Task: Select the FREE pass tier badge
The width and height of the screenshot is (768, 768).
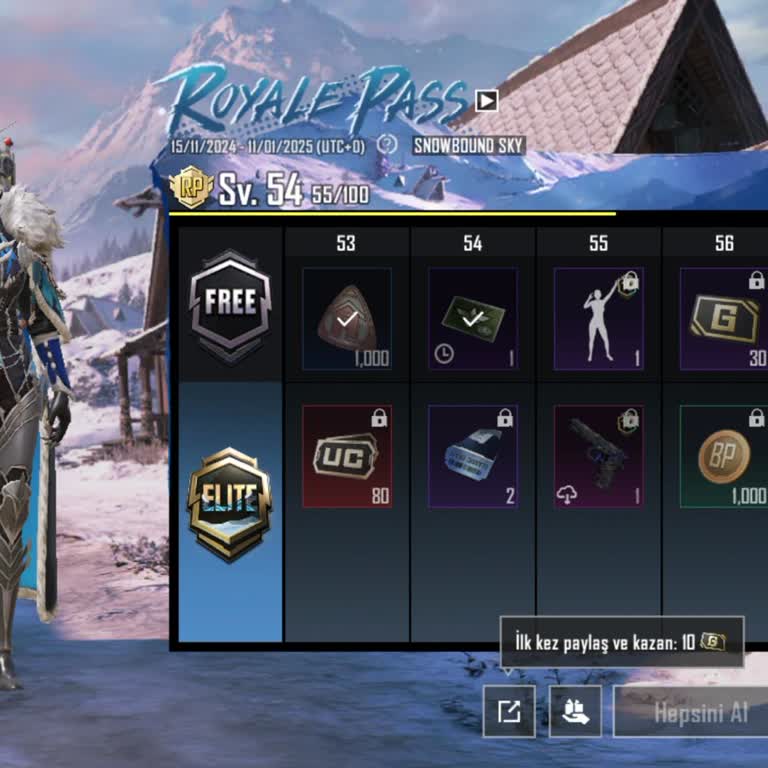Action: tap(229, 304)
